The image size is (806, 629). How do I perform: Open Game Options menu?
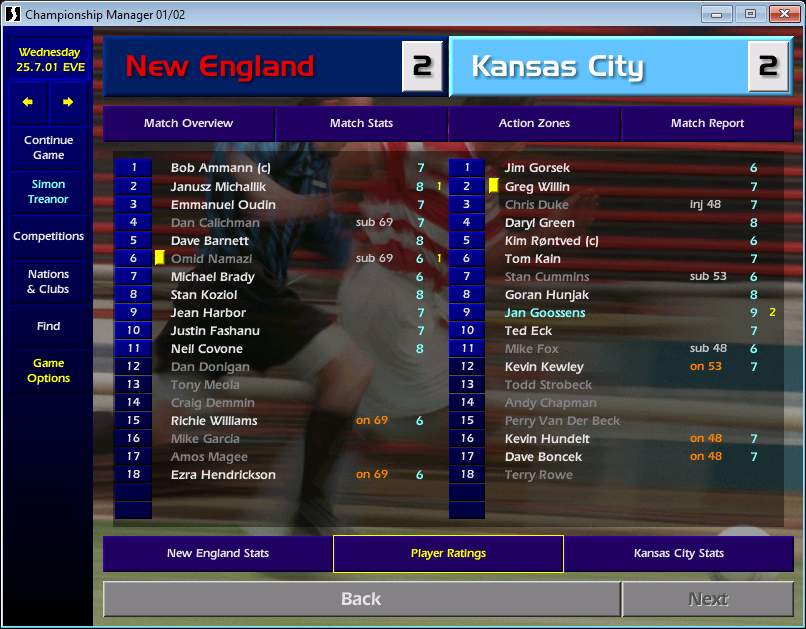tap(48, 371)
